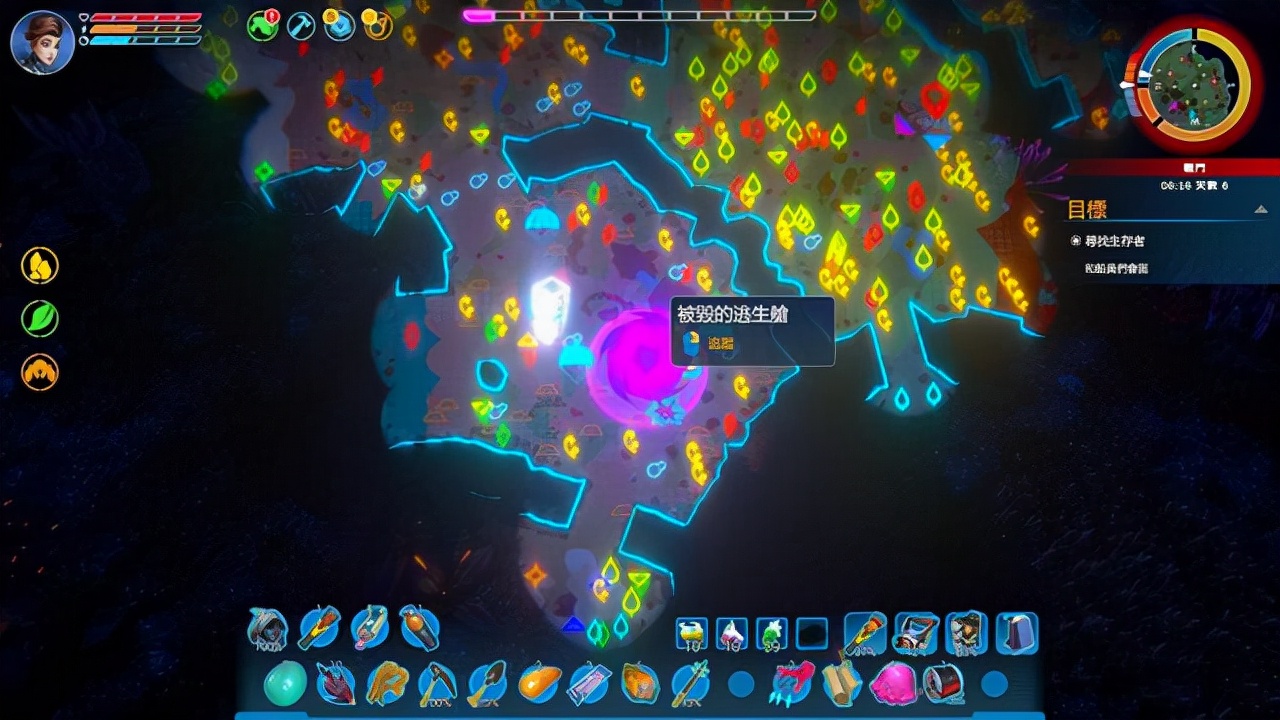Toggle the orange flame map filter
This screenshot has height=720, width=1280.
pyautogui.click(x=40, y=372)
